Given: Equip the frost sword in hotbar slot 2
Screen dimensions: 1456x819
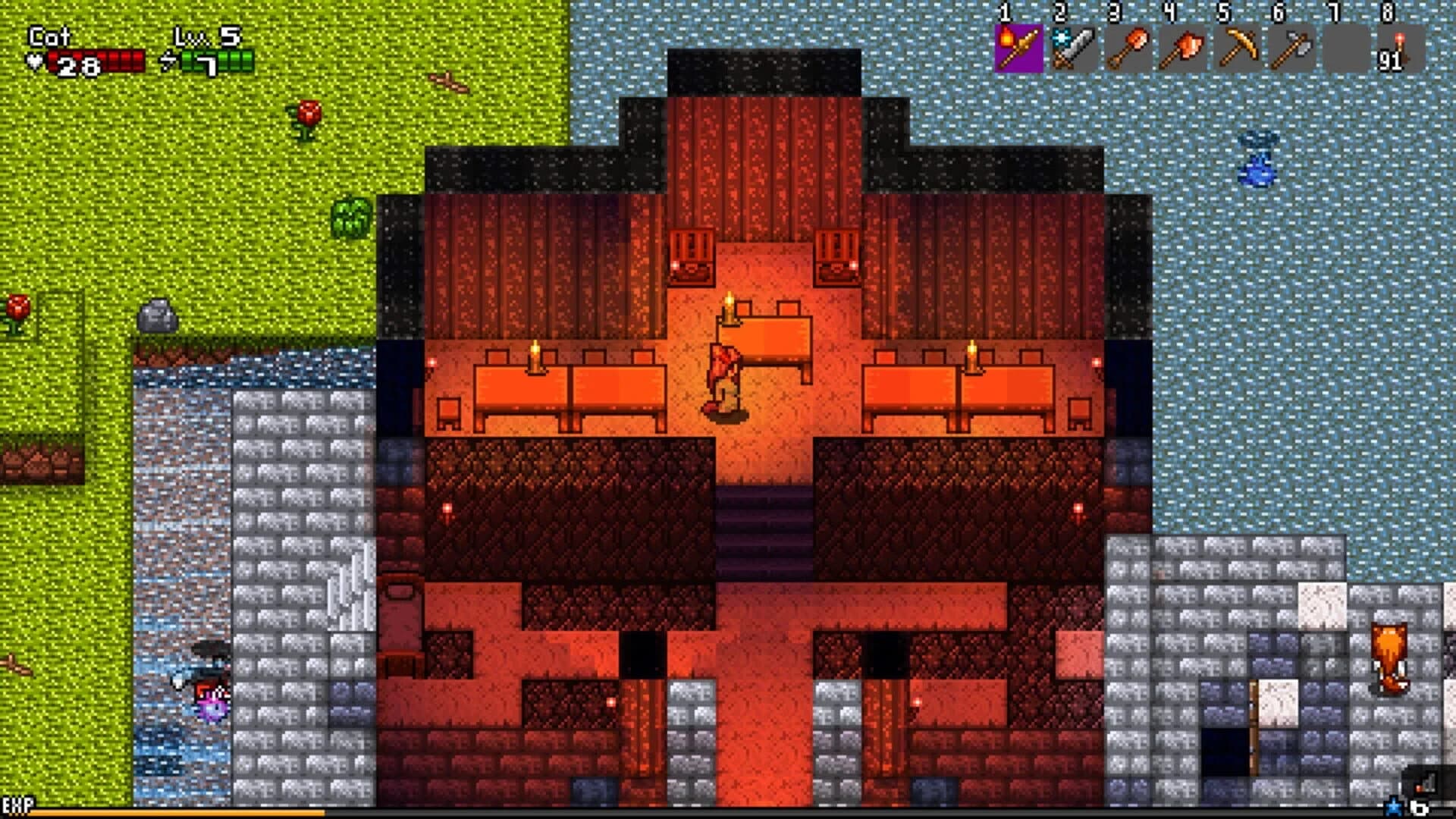Looking at the screenshot, I should (1072, 49).
